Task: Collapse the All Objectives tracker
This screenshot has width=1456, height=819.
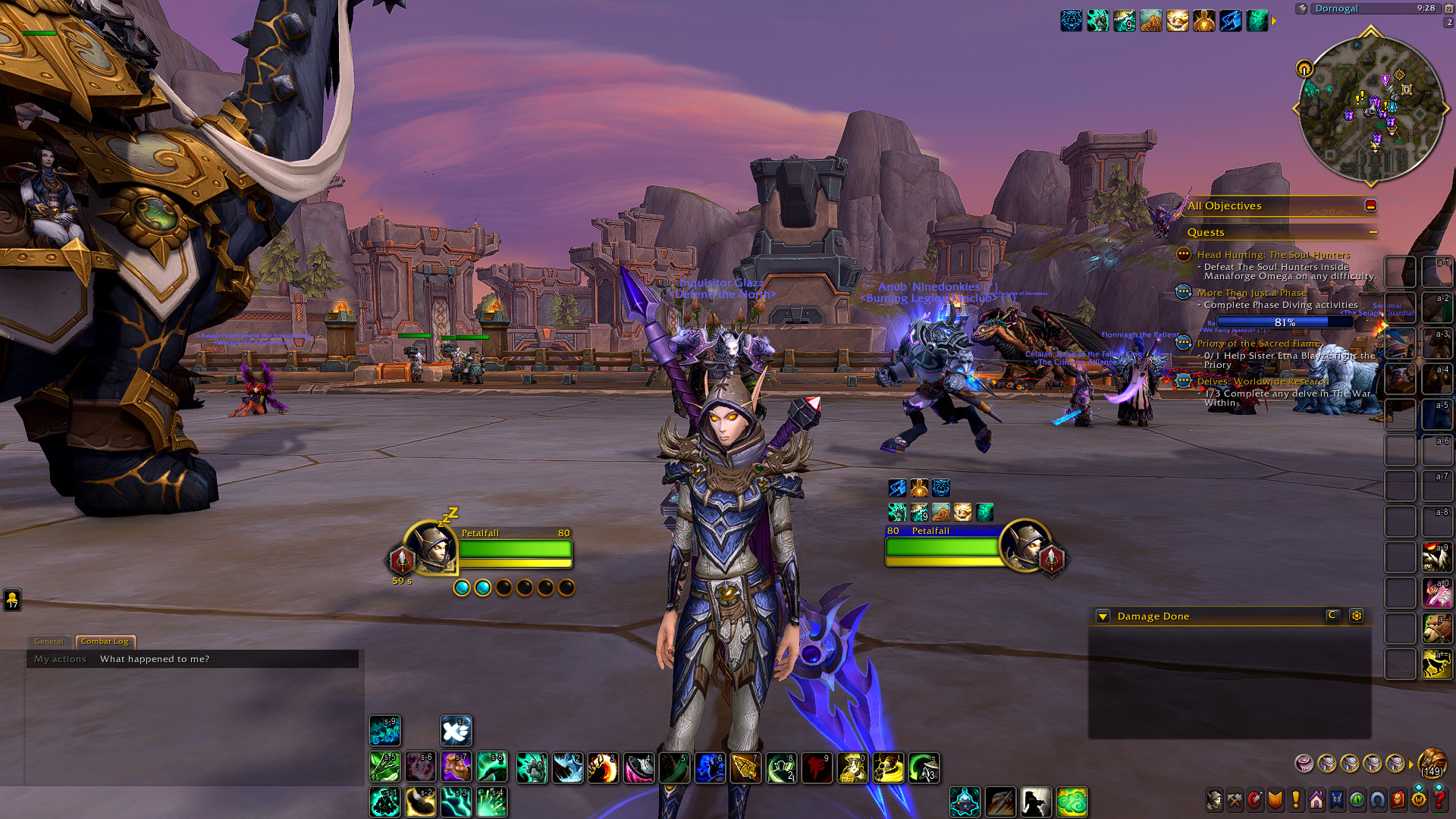Action: (x=1370, y=206)
